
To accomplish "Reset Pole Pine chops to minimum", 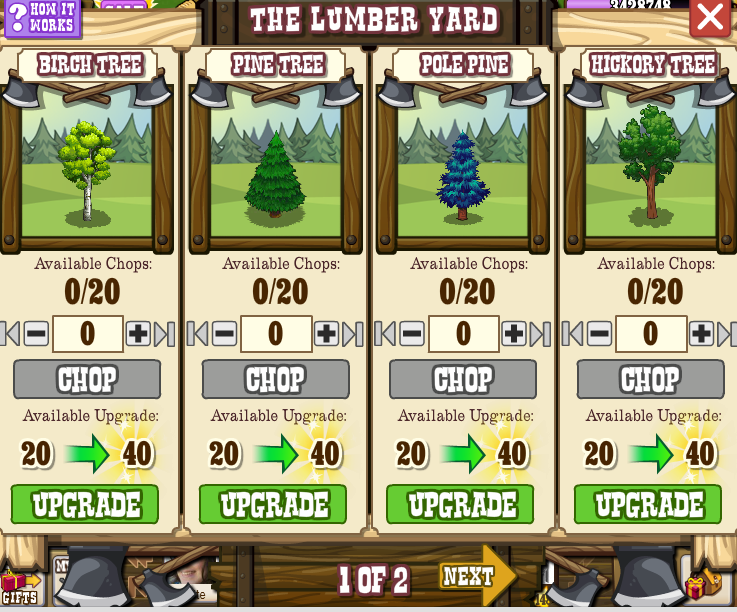I will tap(385, 334).
